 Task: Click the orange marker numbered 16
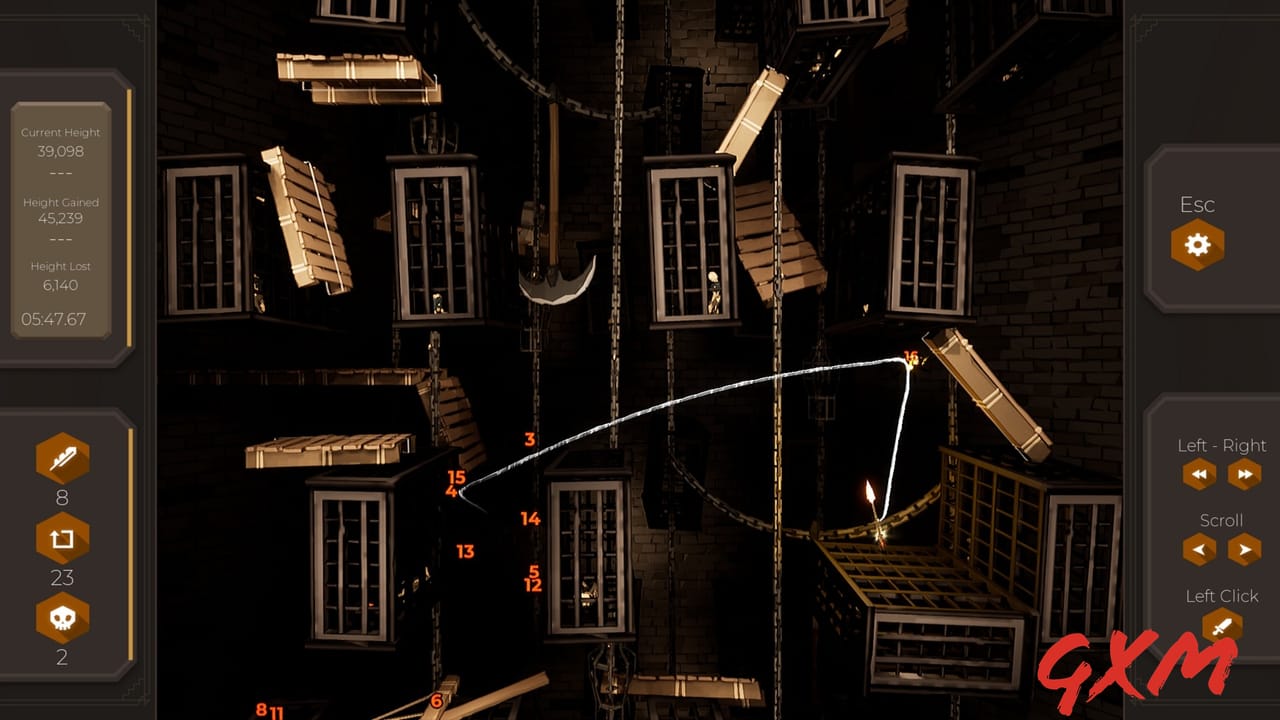click(910, 356)
